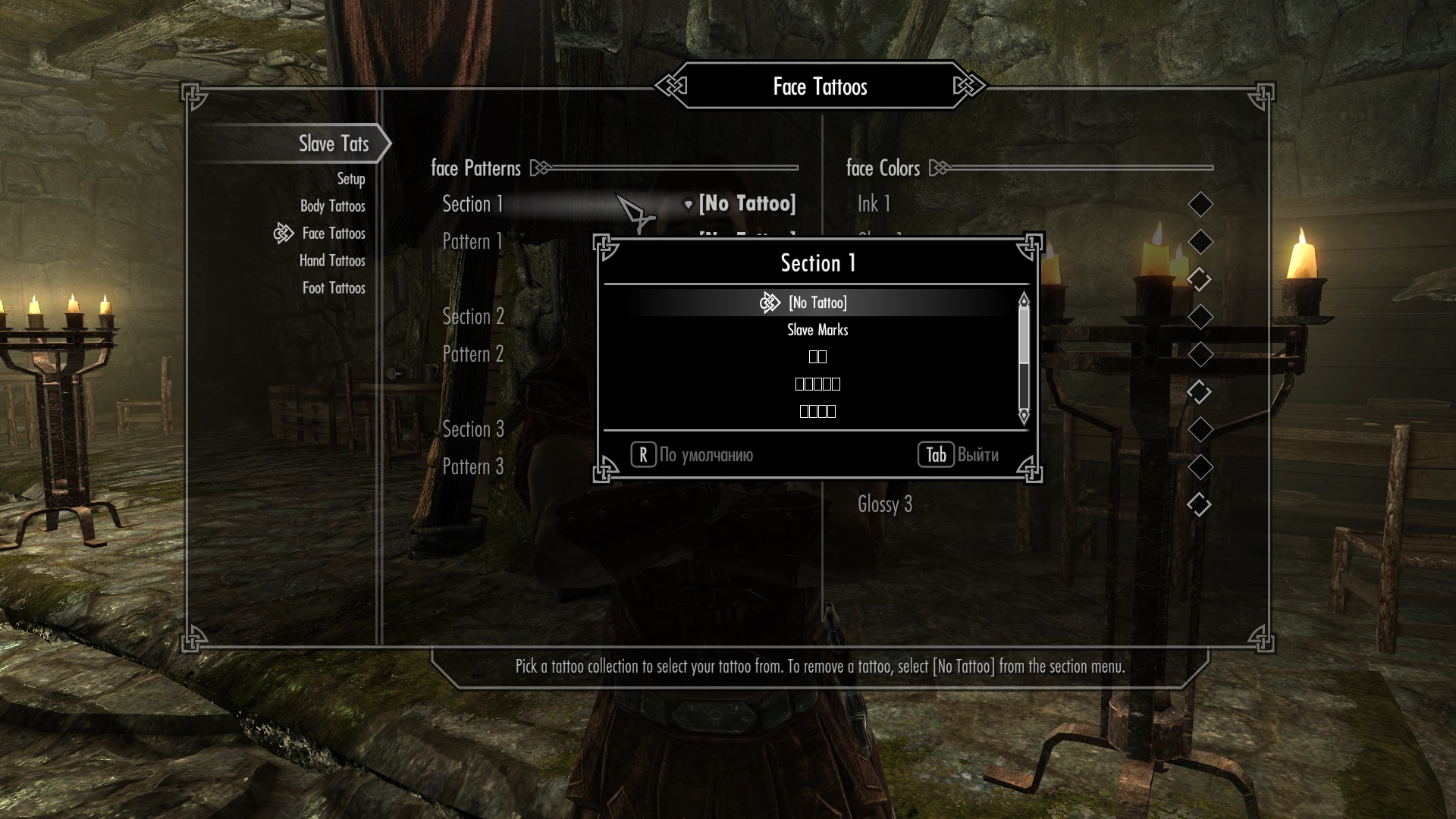Click the scroll-up arrow in the list
The width and height of the screenshot is (1456, 819).
(1024, 300)
